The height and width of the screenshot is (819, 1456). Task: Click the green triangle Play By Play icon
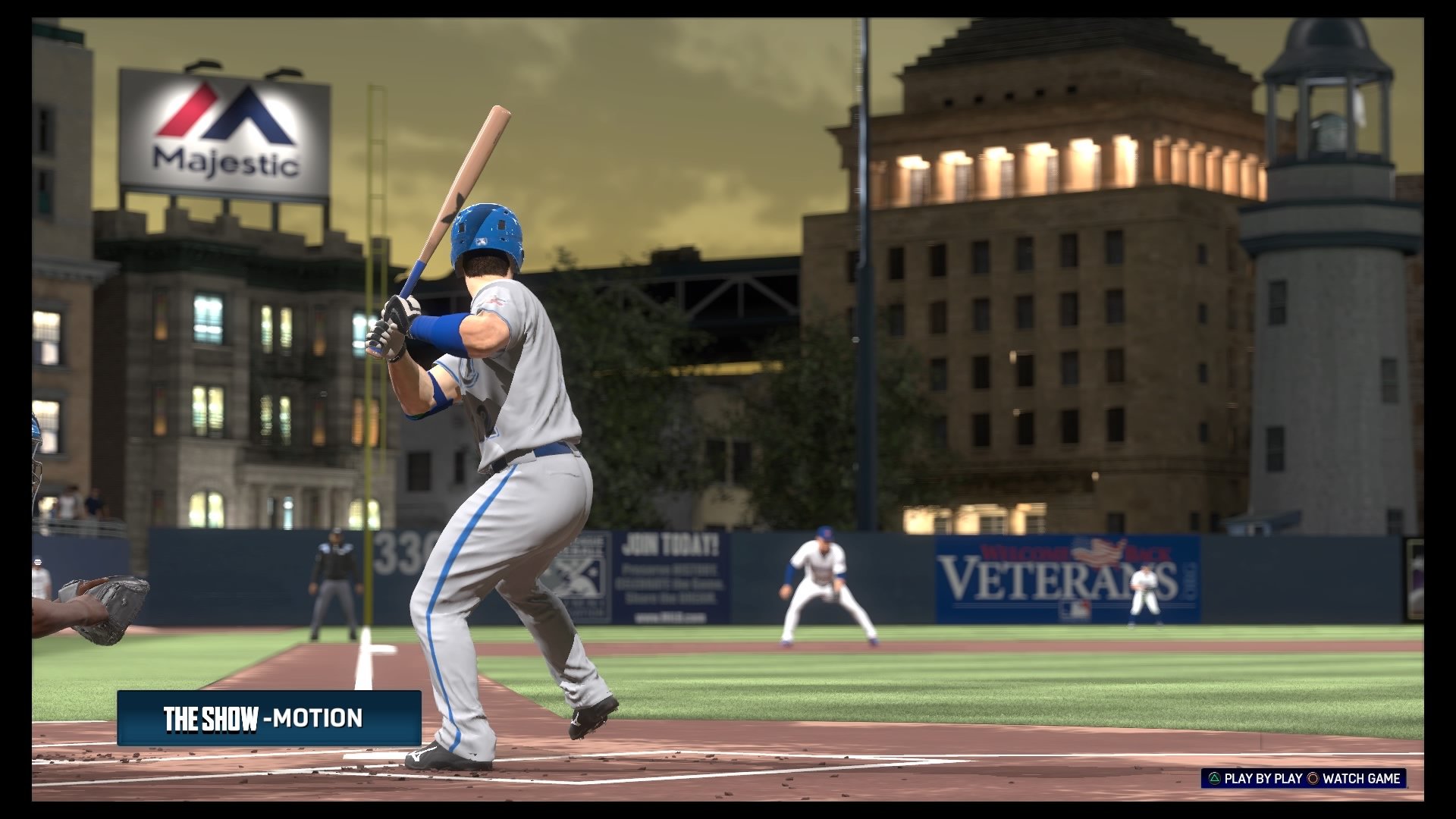click(1216, 779)
